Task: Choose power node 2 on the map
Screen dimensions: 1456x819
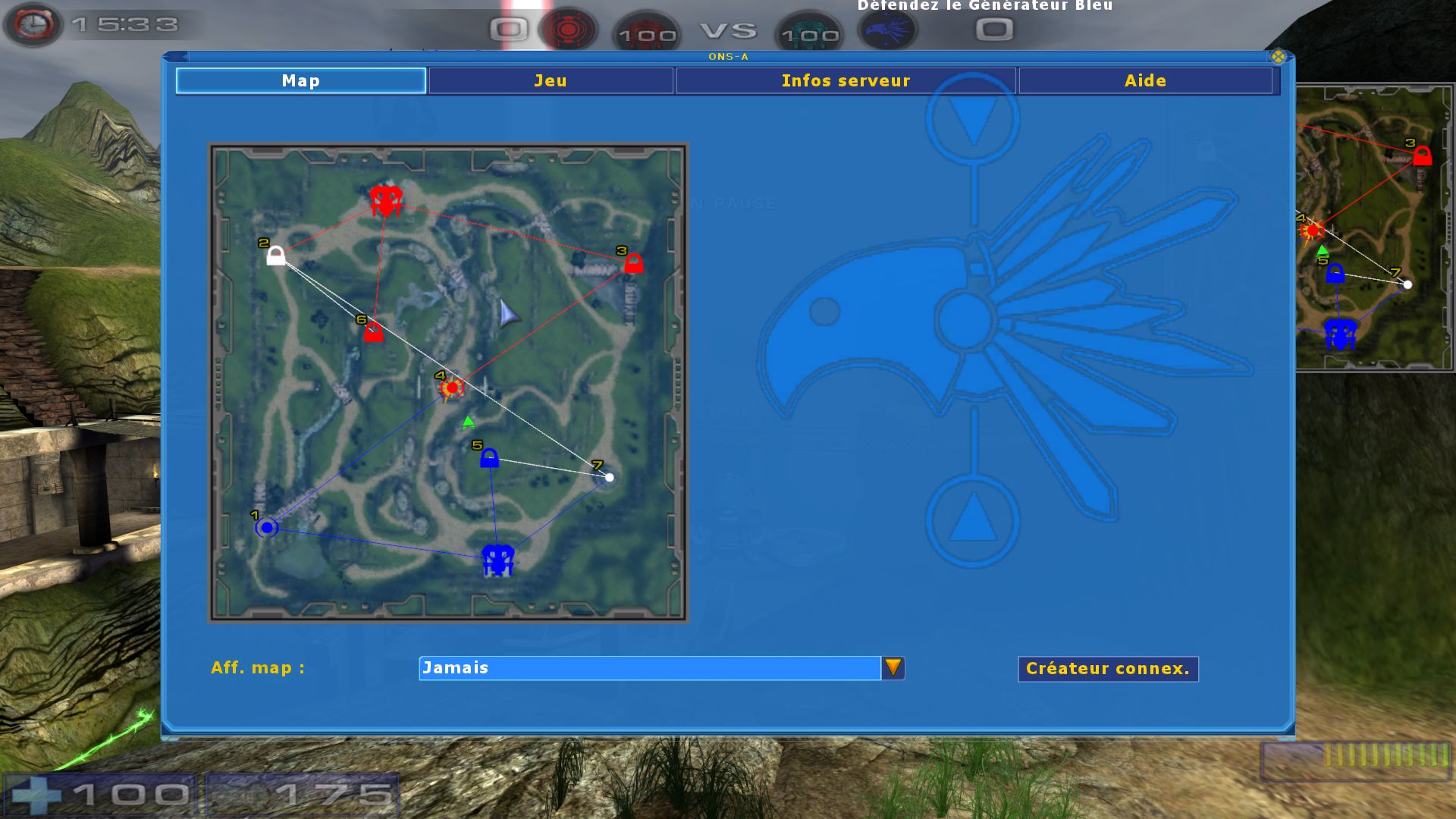Action: [x=276, y=256]
